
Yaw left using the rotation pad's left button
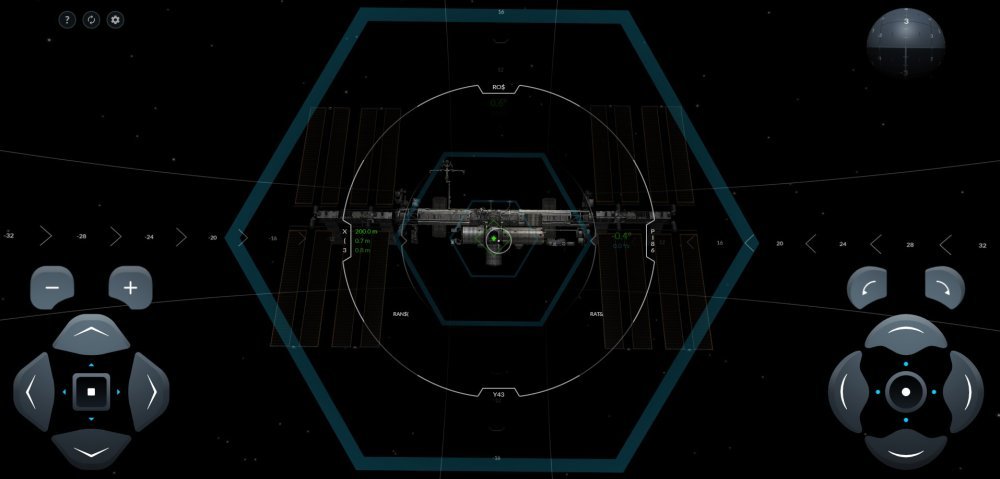[848, 391]
